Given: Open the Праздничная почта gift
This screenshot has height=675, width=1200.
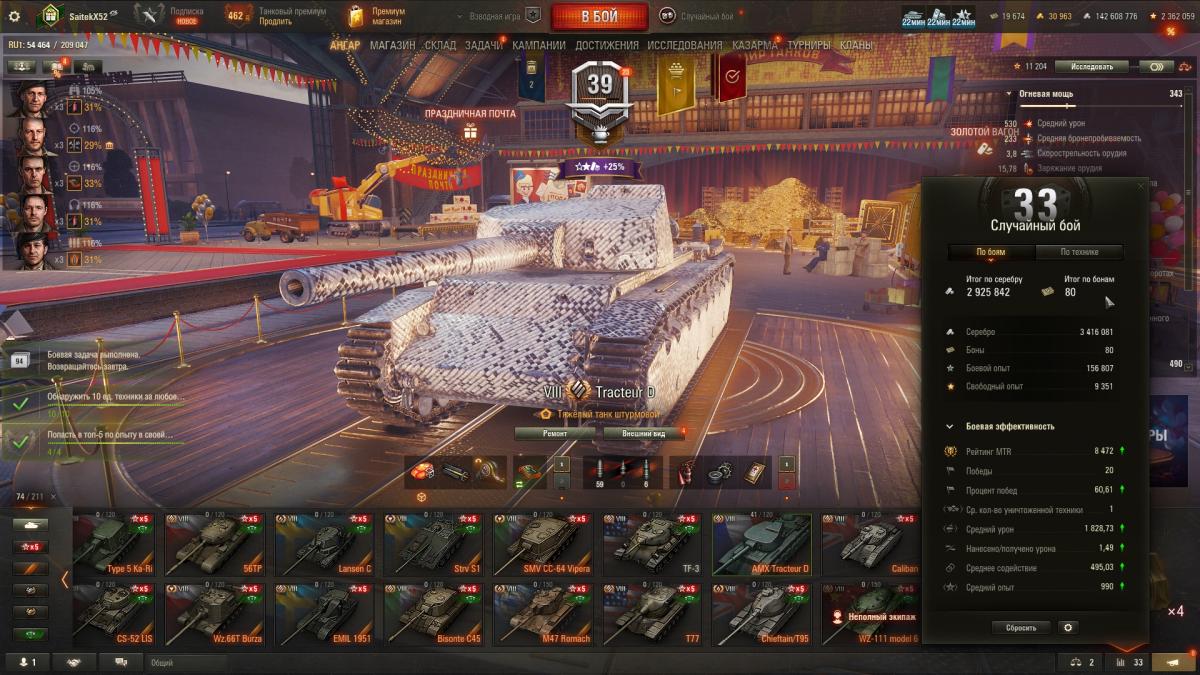Looking at the screenshot, I should pos(470,130).
